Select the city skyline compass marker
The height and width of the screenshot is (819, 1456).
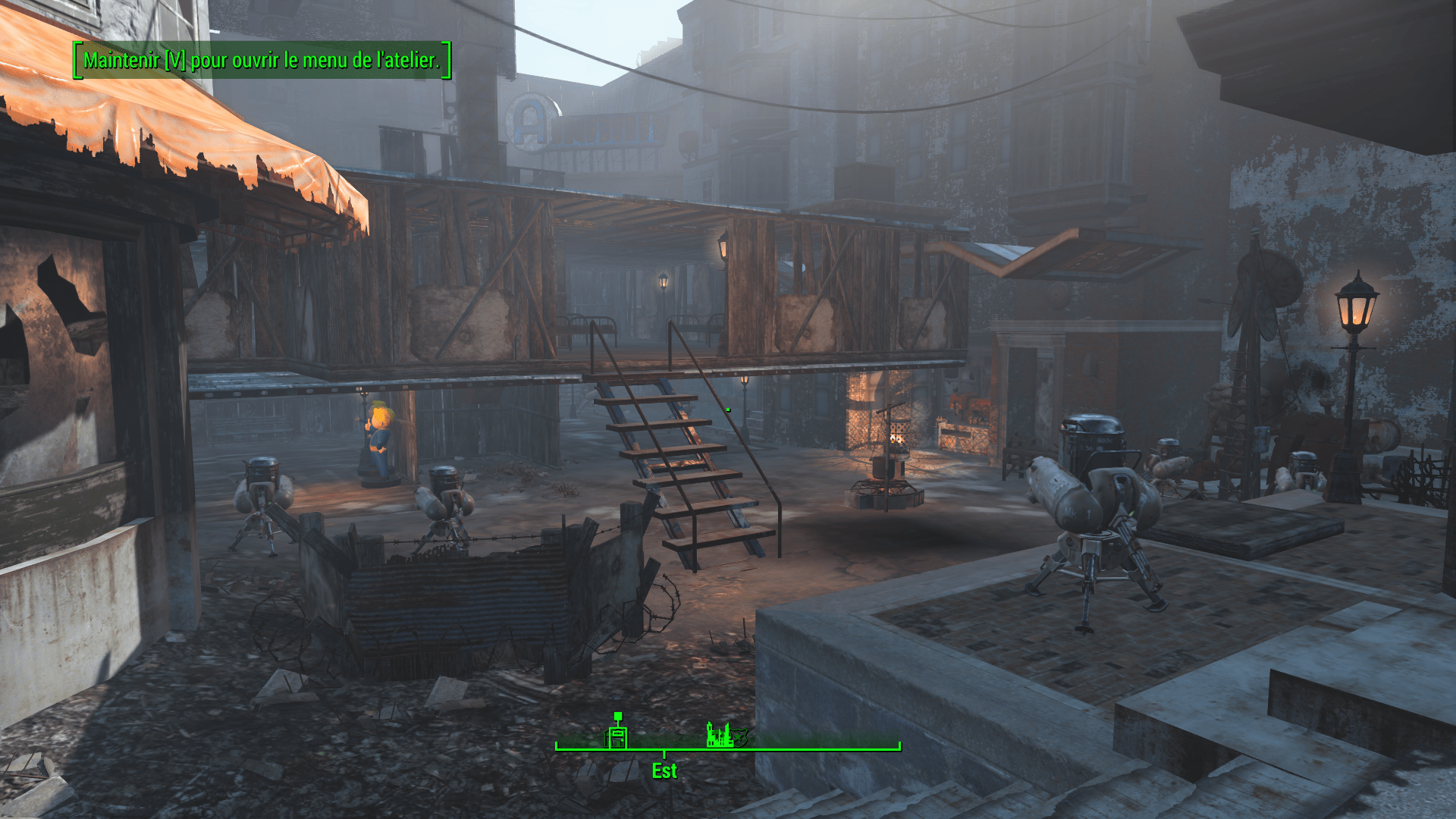pos(718,735)
